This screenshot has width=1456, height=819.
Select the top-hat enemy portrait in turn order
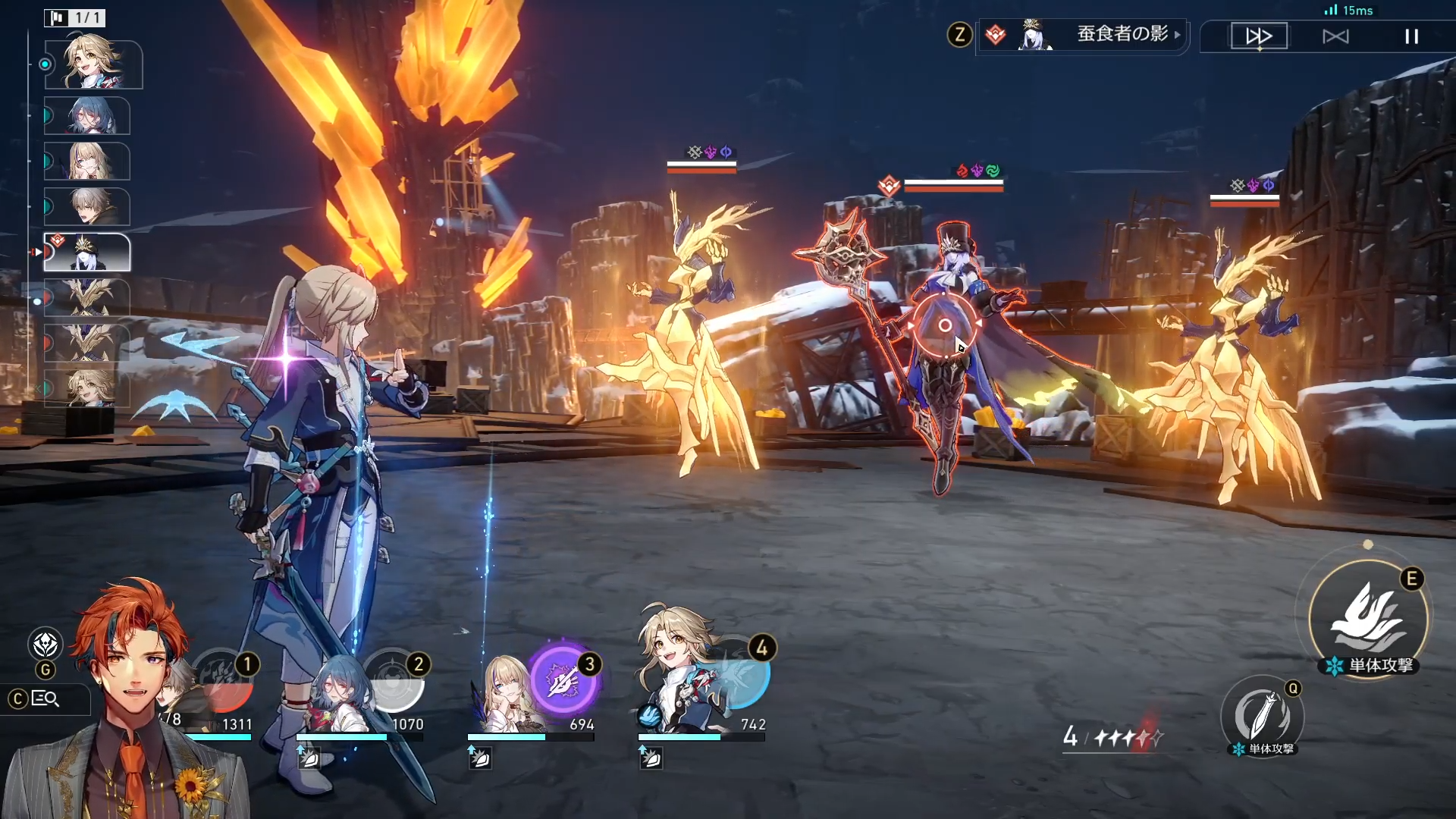click(x=87, y=253)
